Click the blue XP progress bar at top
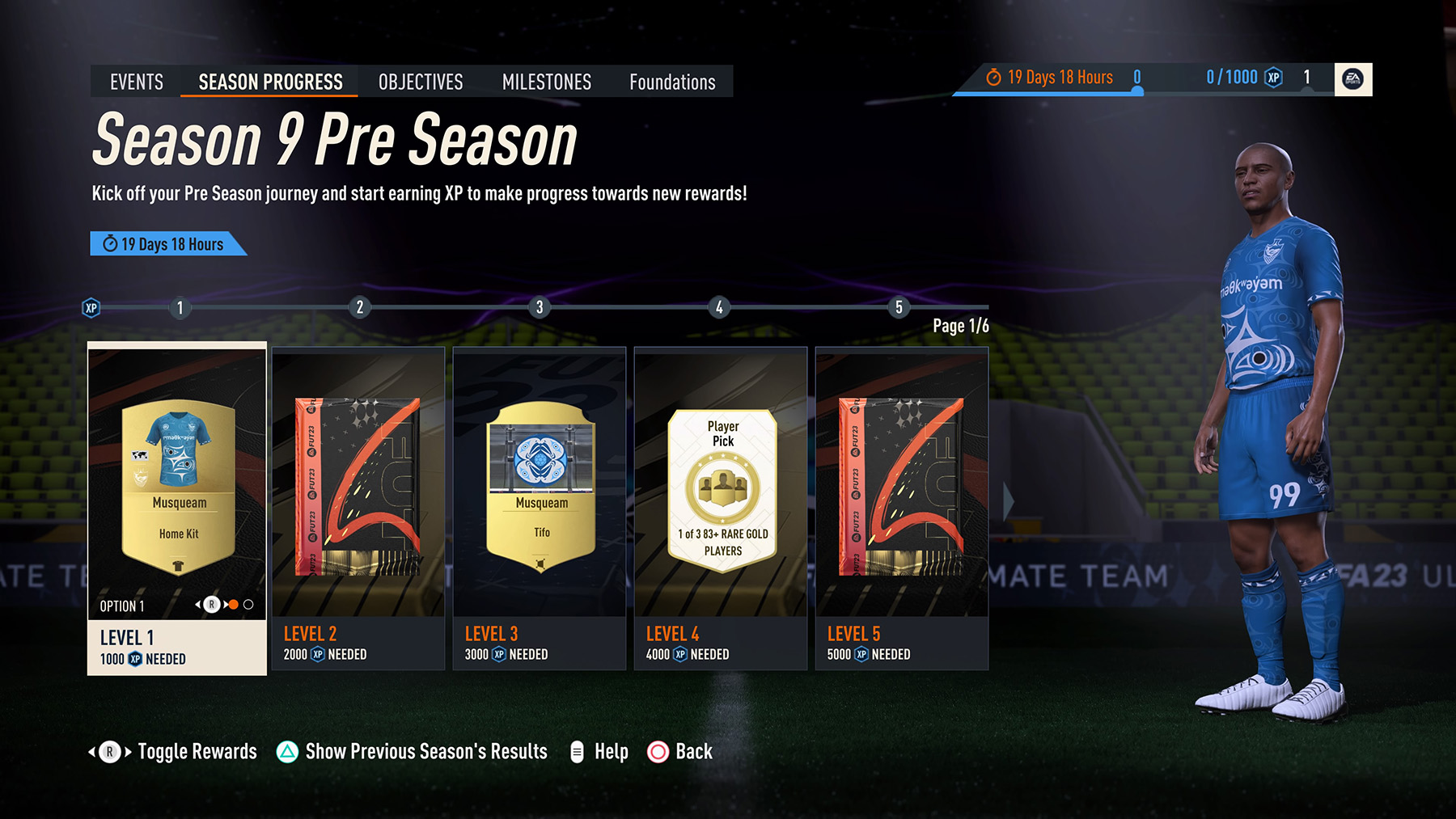1456x819 pixels. [1052, 92]
